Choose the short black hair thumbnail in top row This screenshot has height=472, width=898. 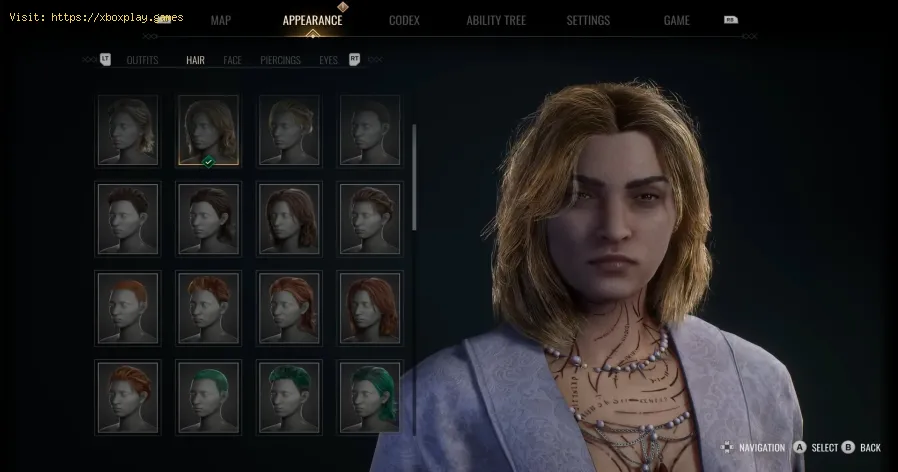370,130
